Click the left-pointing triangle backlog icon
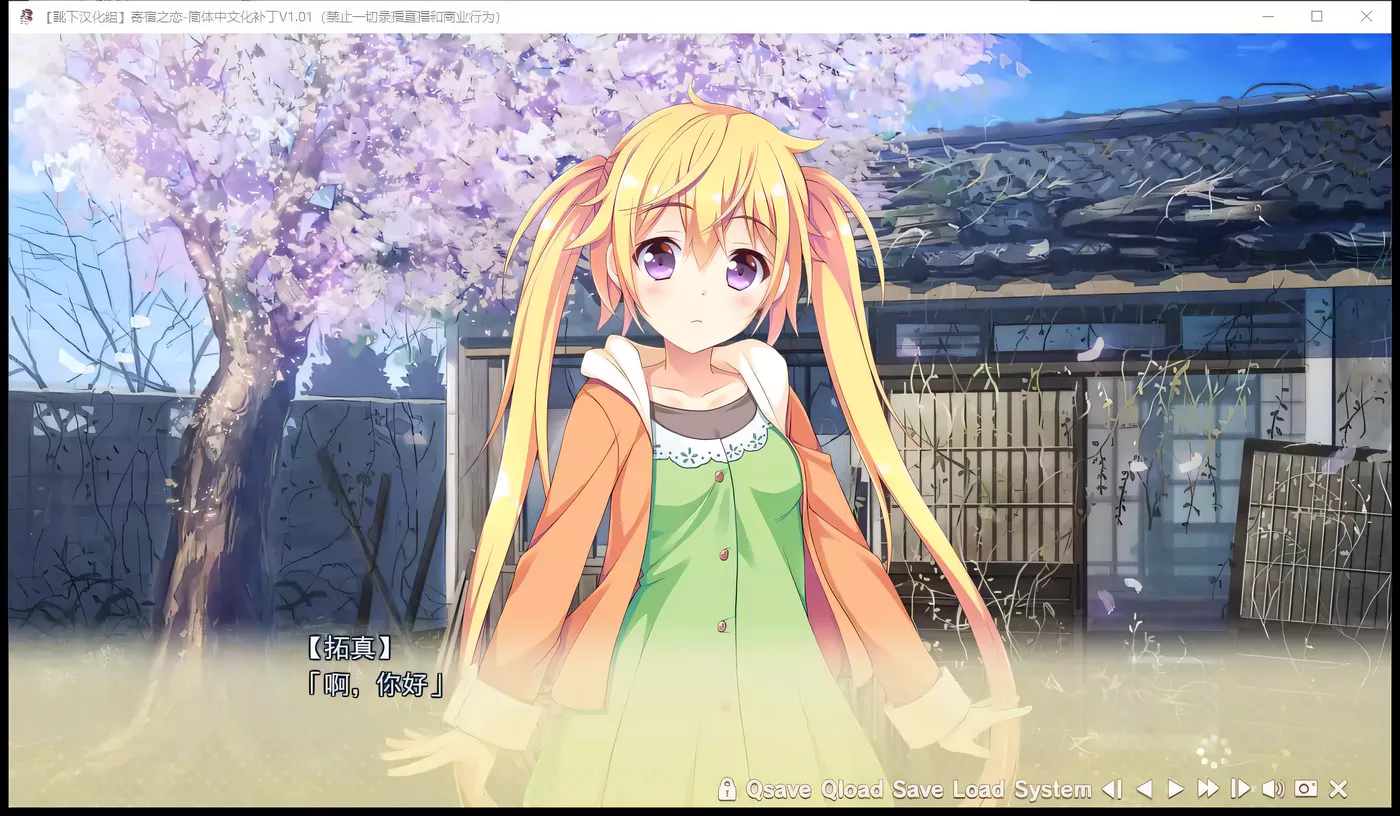Viewport: 1400px width, 816px height. tap(1144, 789)
